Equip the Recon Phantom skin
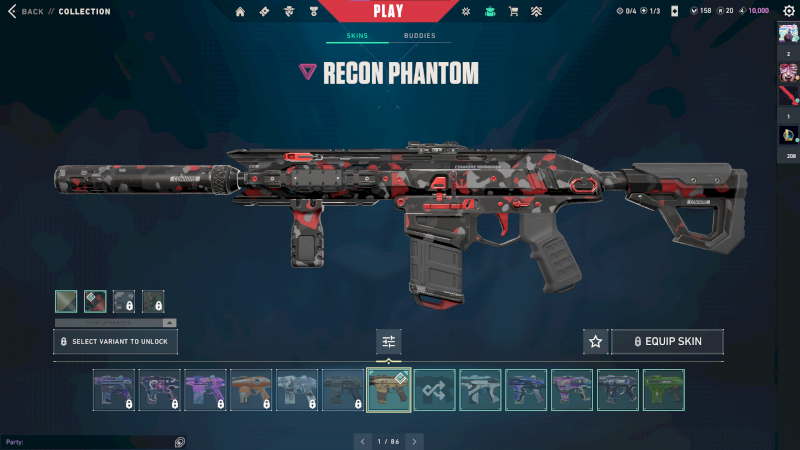Screen dimensions: 800x450 click(667, 342)
